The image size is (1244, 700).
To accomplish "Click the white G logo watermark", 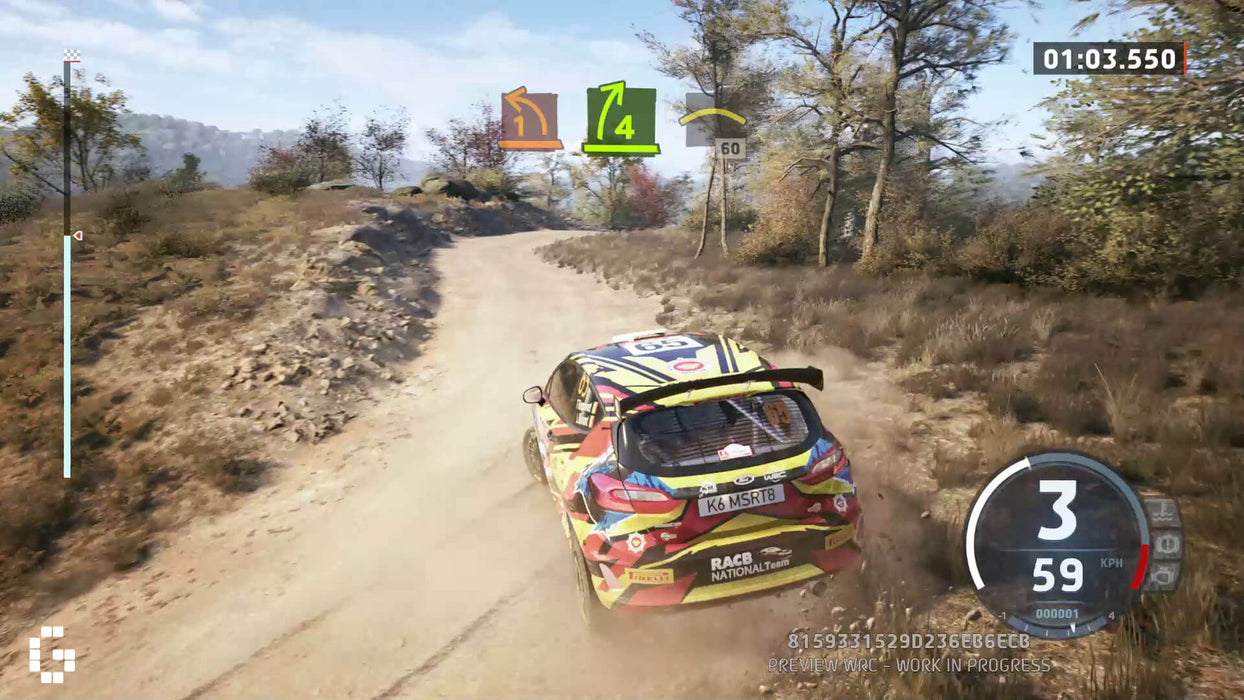I will 51,654.
